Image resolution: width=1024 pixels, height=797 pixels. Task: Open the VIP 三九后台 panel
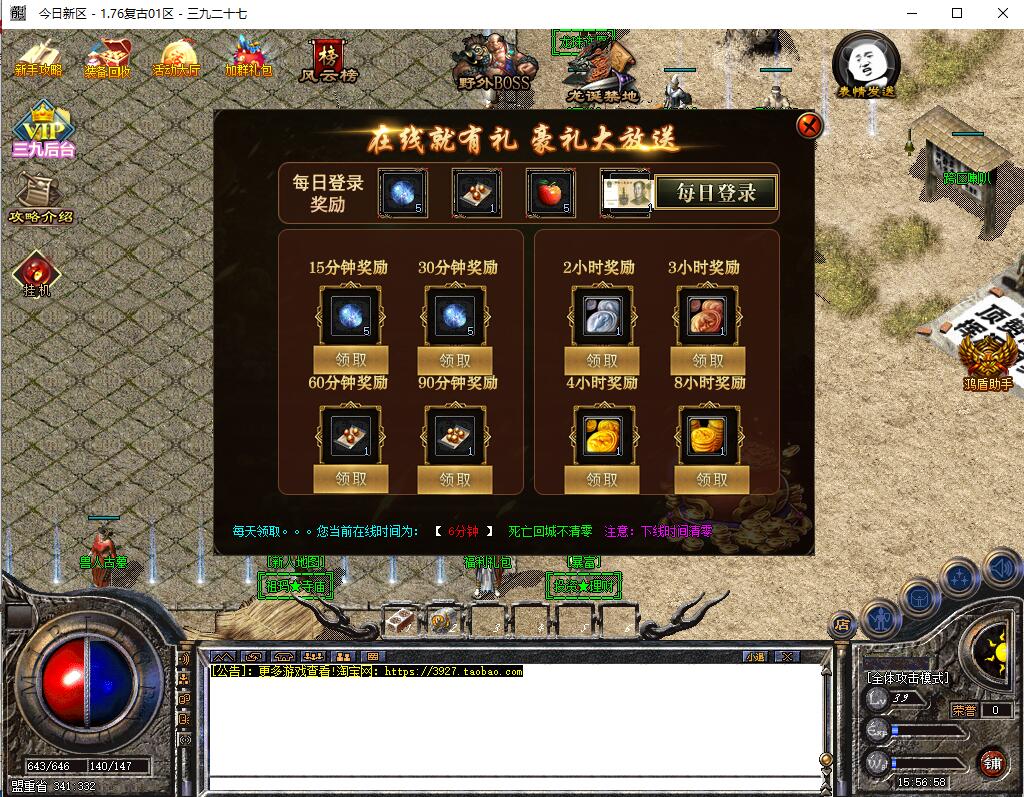pos(43,130)
